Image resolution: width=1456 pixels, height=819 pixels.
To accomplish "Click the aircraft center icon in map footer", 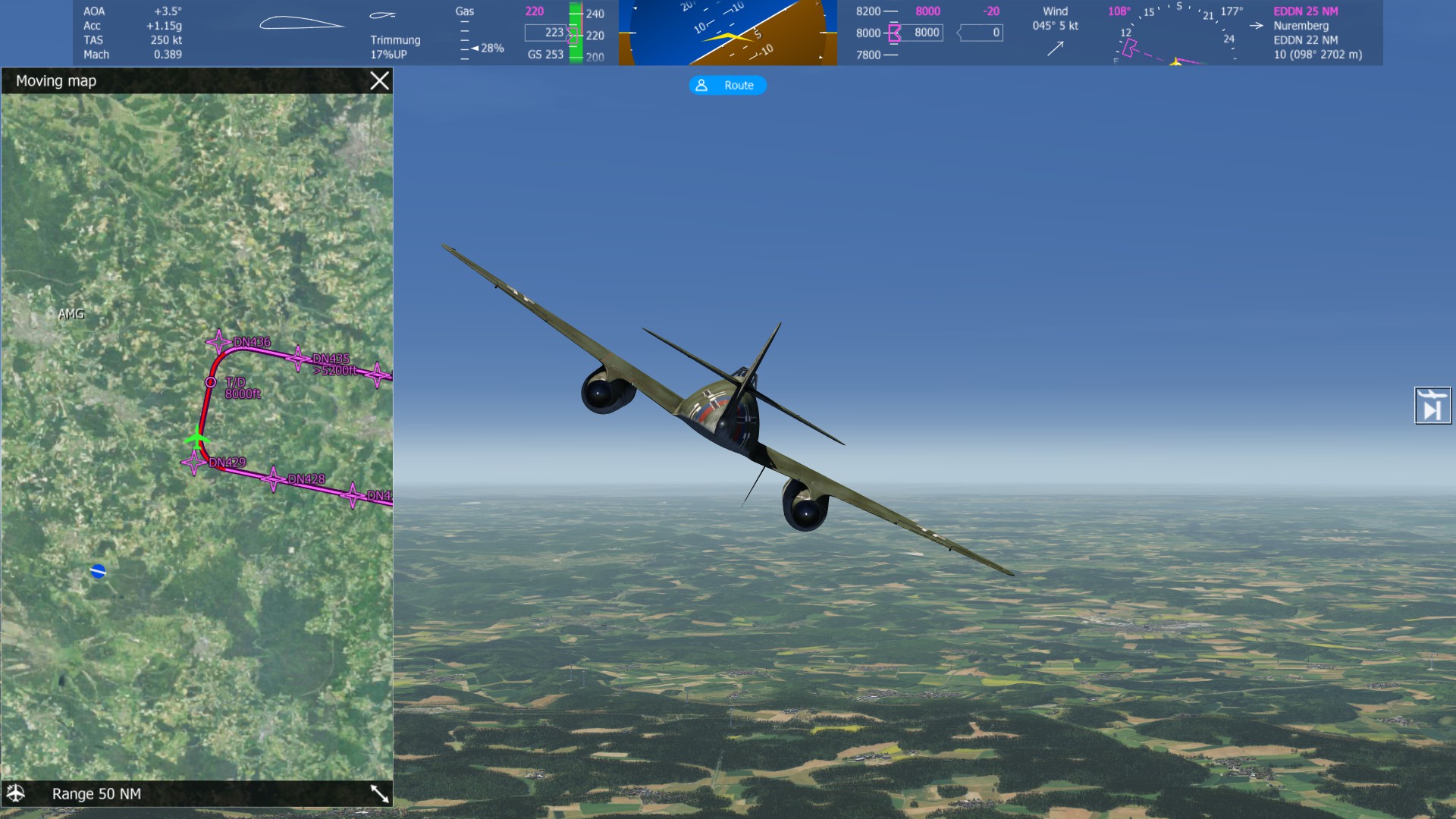I will 16,793.
